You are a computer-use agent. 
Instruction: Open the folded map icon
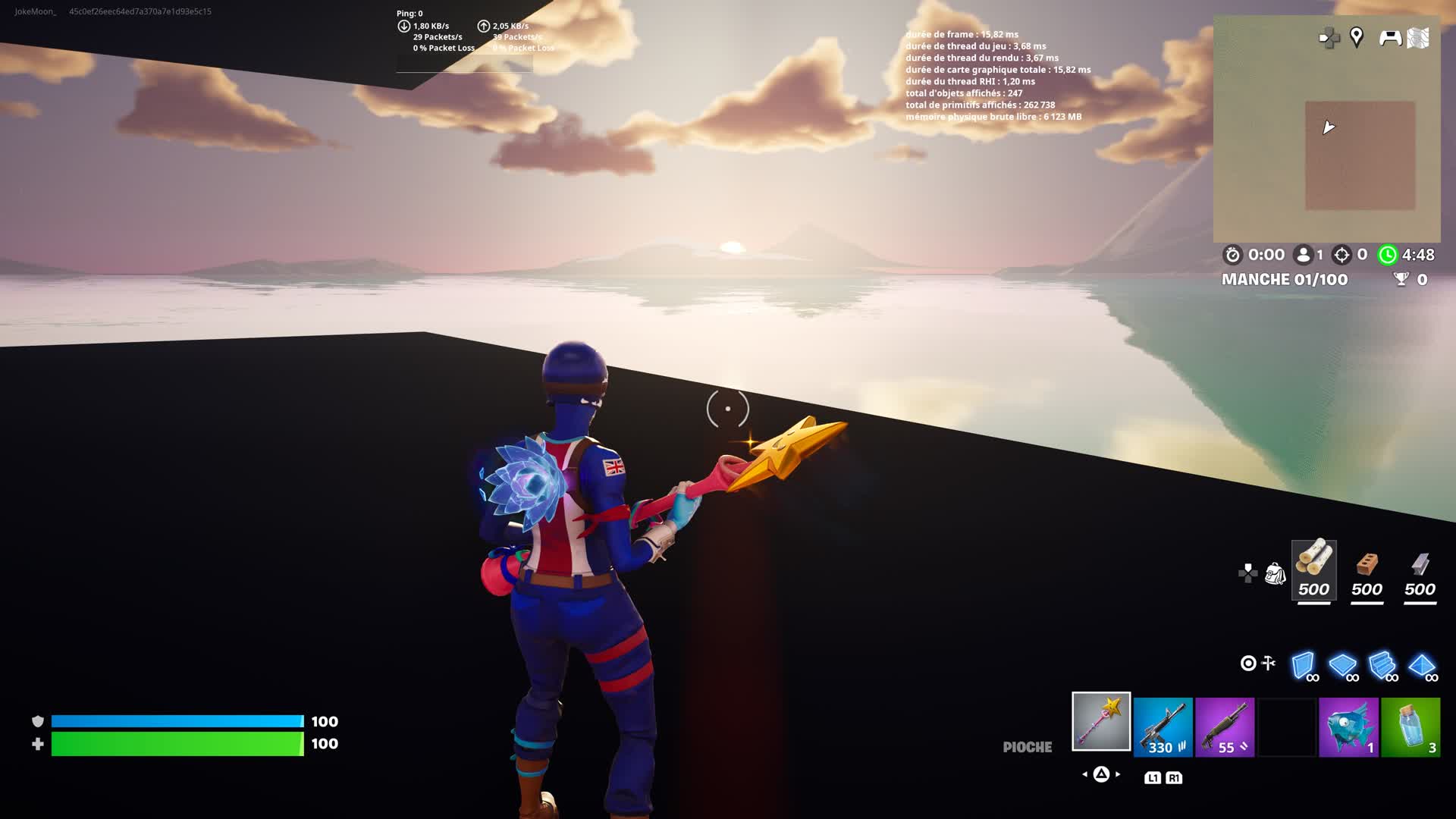[1418, 38]
